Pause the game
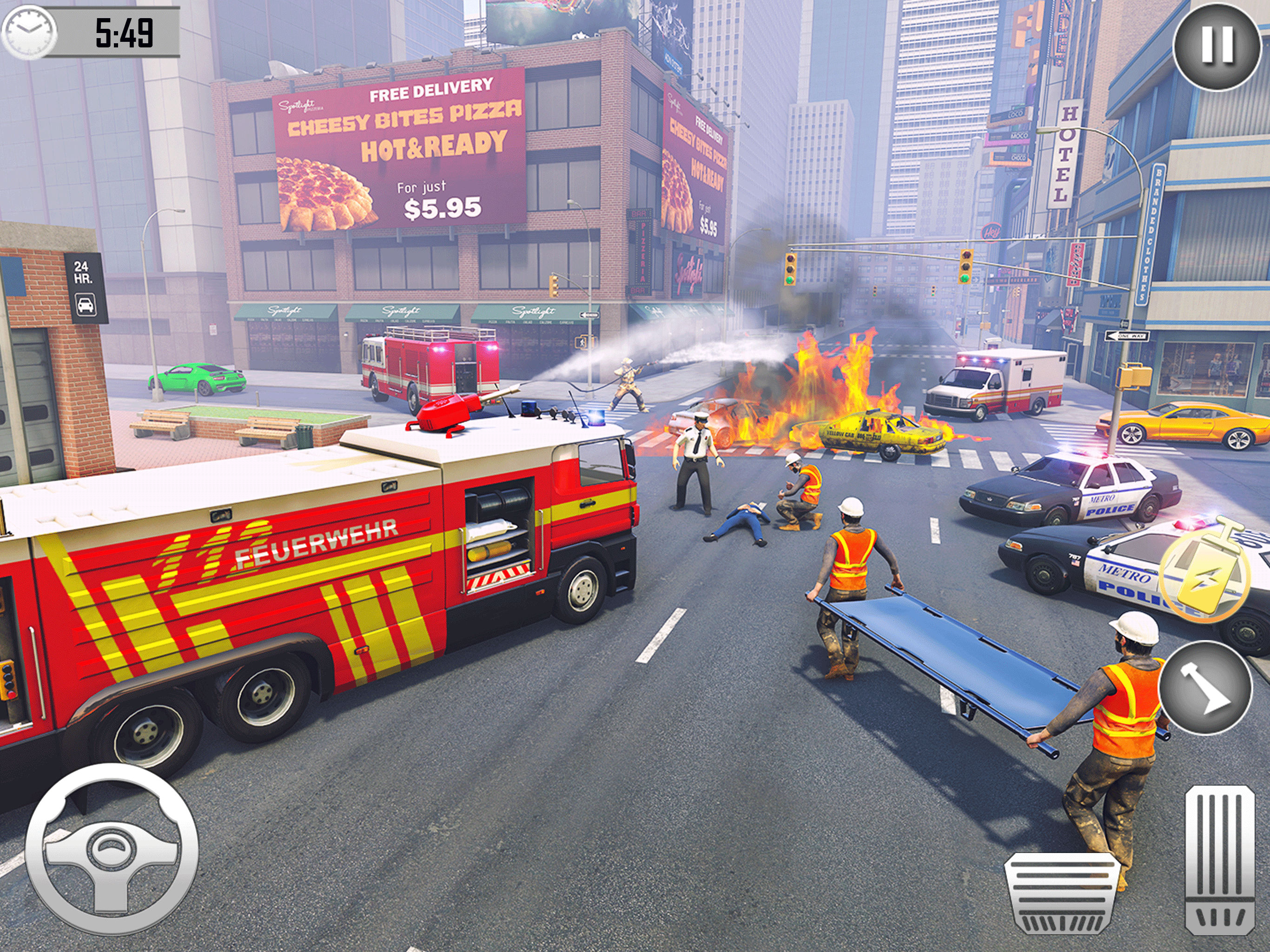Viewport: 1270px width, 952px height. pyautogui.click(x=1216, y=46)
